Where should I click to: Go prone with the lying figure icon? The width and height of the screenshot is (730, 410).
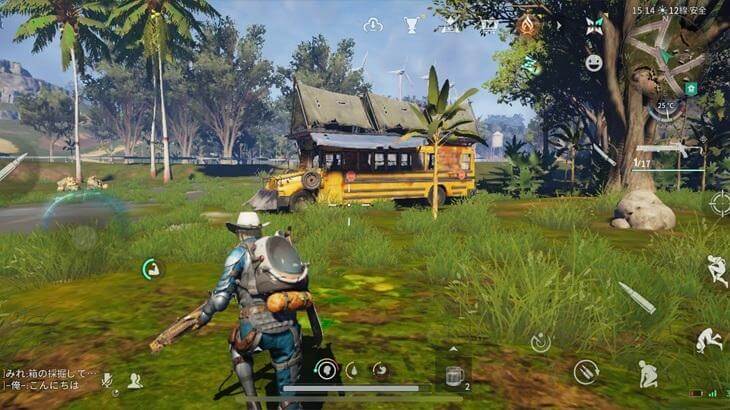click(x=707, y=340)
